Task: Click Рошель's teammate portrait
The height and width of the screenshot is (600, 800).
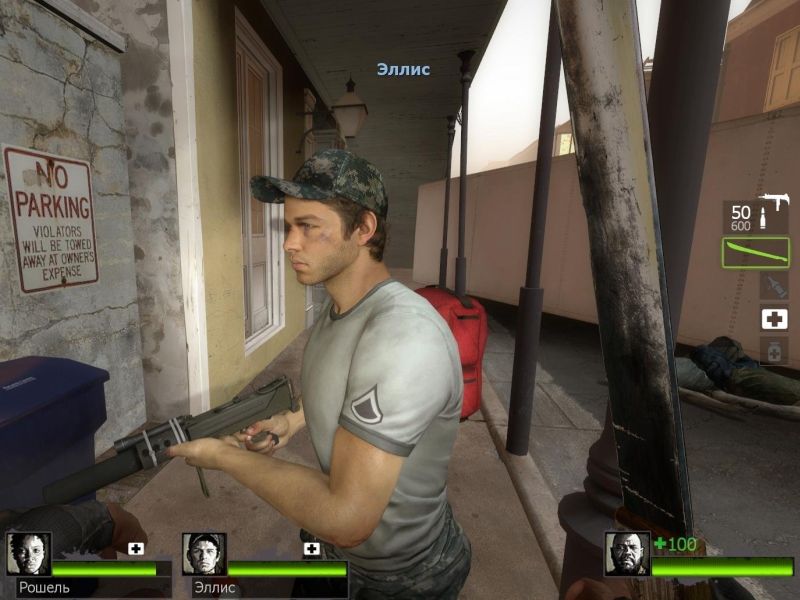Action: pyautogui.click(x=28, y=554)
